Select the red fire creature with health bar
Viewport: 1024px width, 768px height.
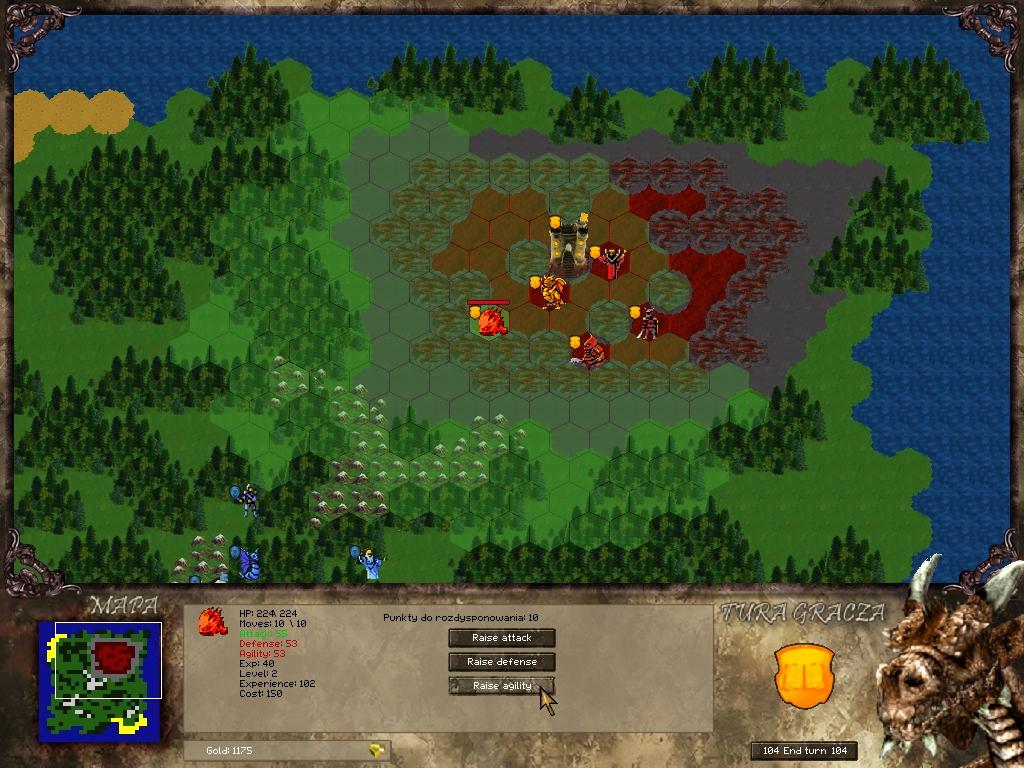(490, 321)
